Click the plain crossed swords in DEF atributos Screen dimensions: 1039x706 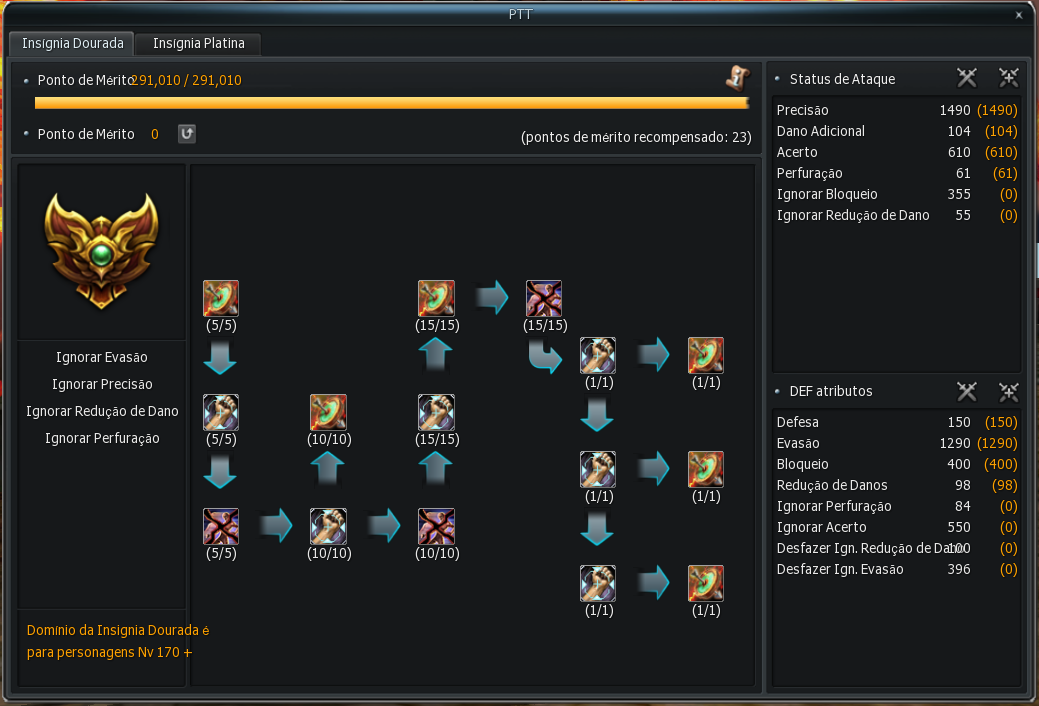click(x=966, y=391)
